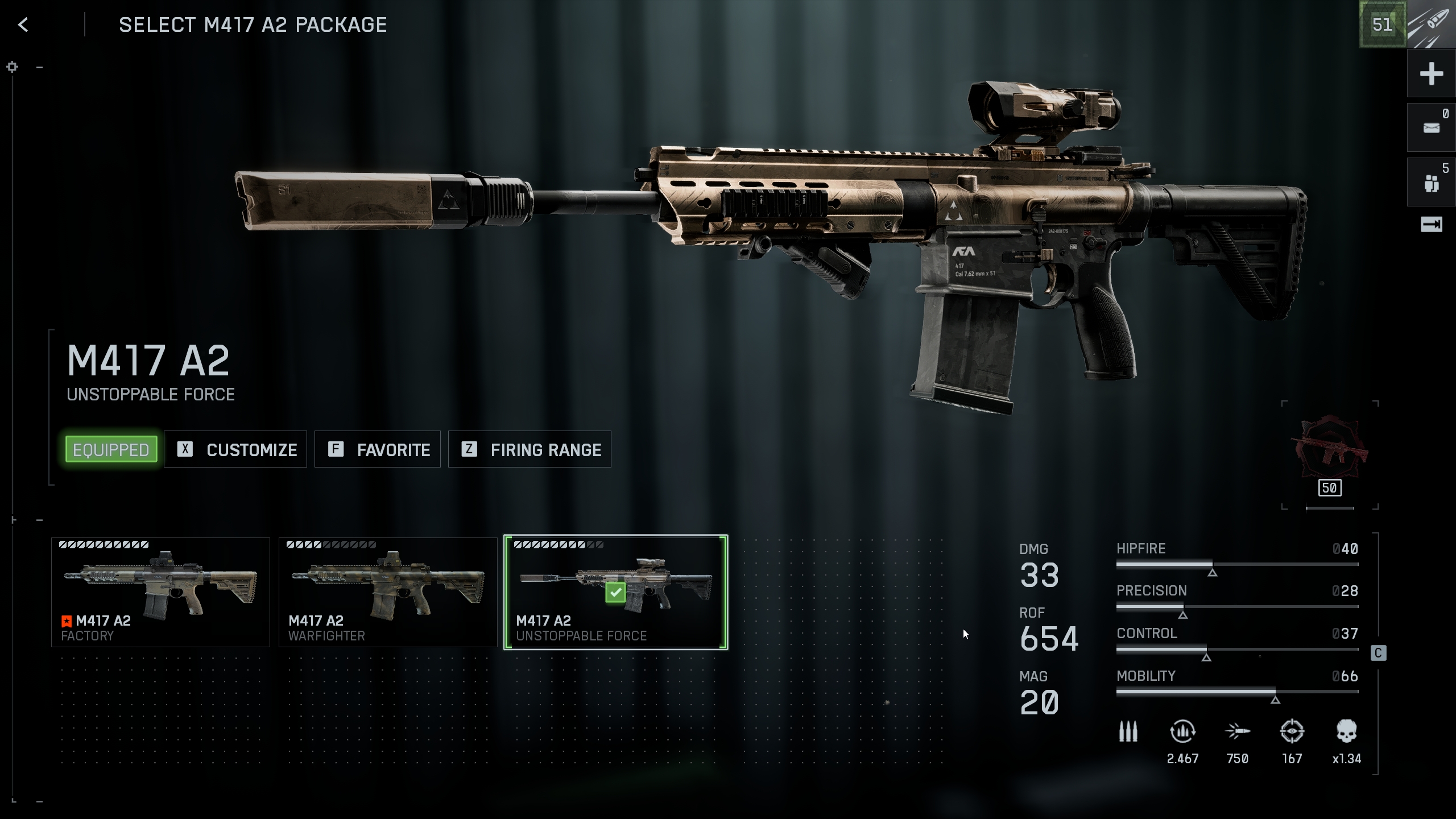Enter the Firing Range
1456x819 pixels.
tap(530, 449)
